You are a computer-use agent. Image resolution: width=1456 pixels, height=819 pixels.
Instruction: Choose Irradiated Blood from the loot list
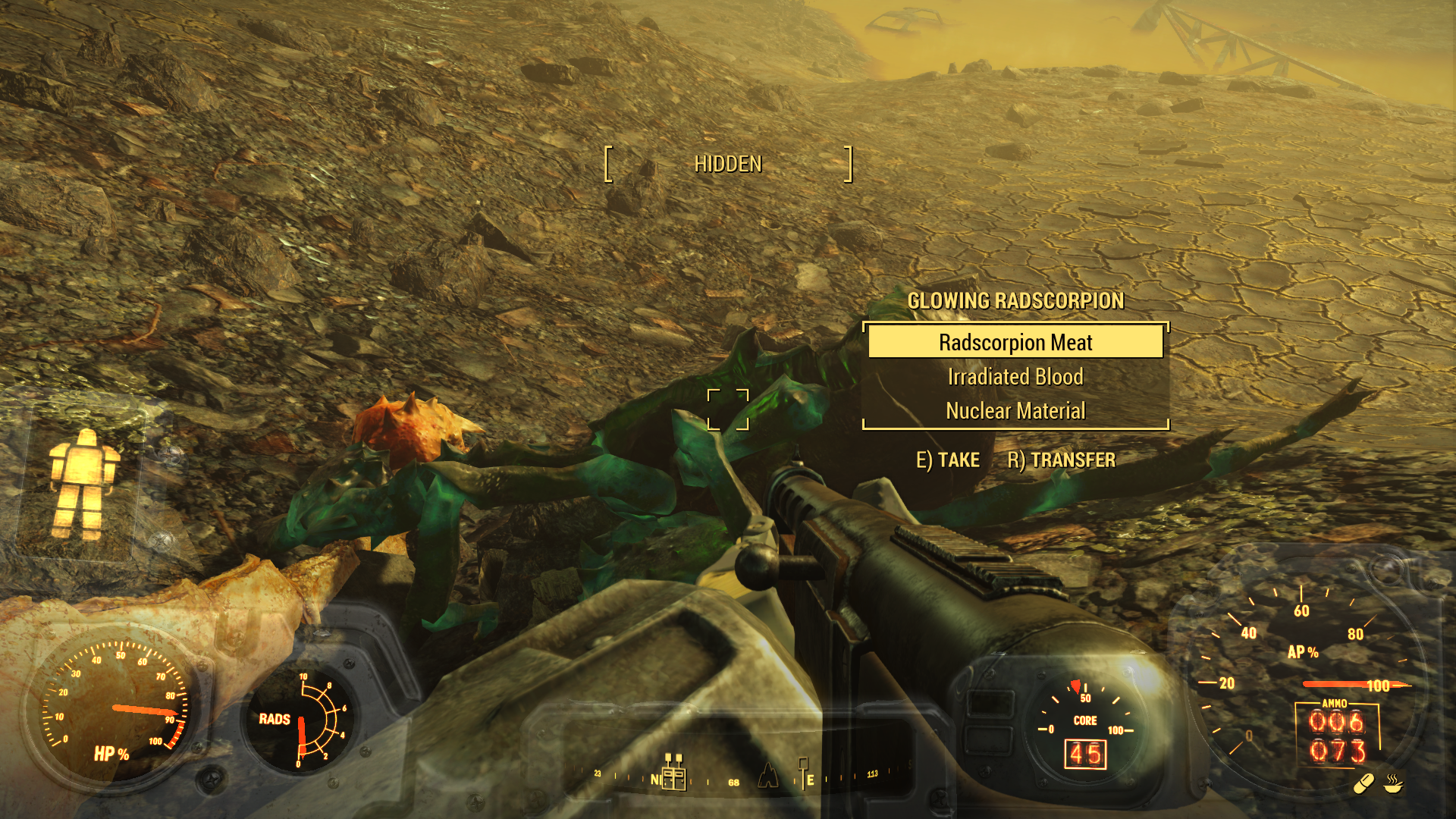(x=1015, y=377)
